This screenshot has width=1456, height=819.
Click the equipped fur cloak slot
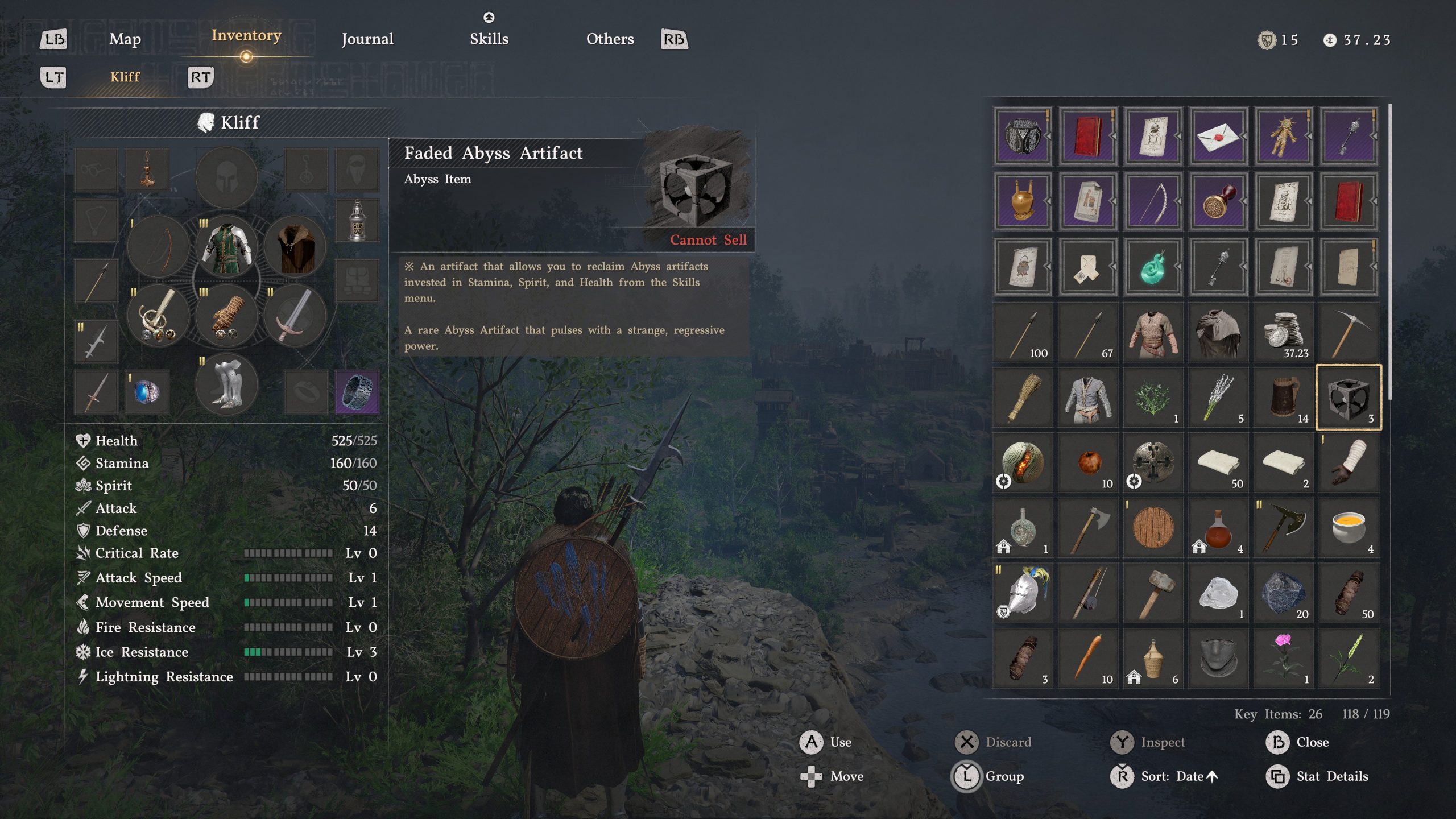pos(295,248)
